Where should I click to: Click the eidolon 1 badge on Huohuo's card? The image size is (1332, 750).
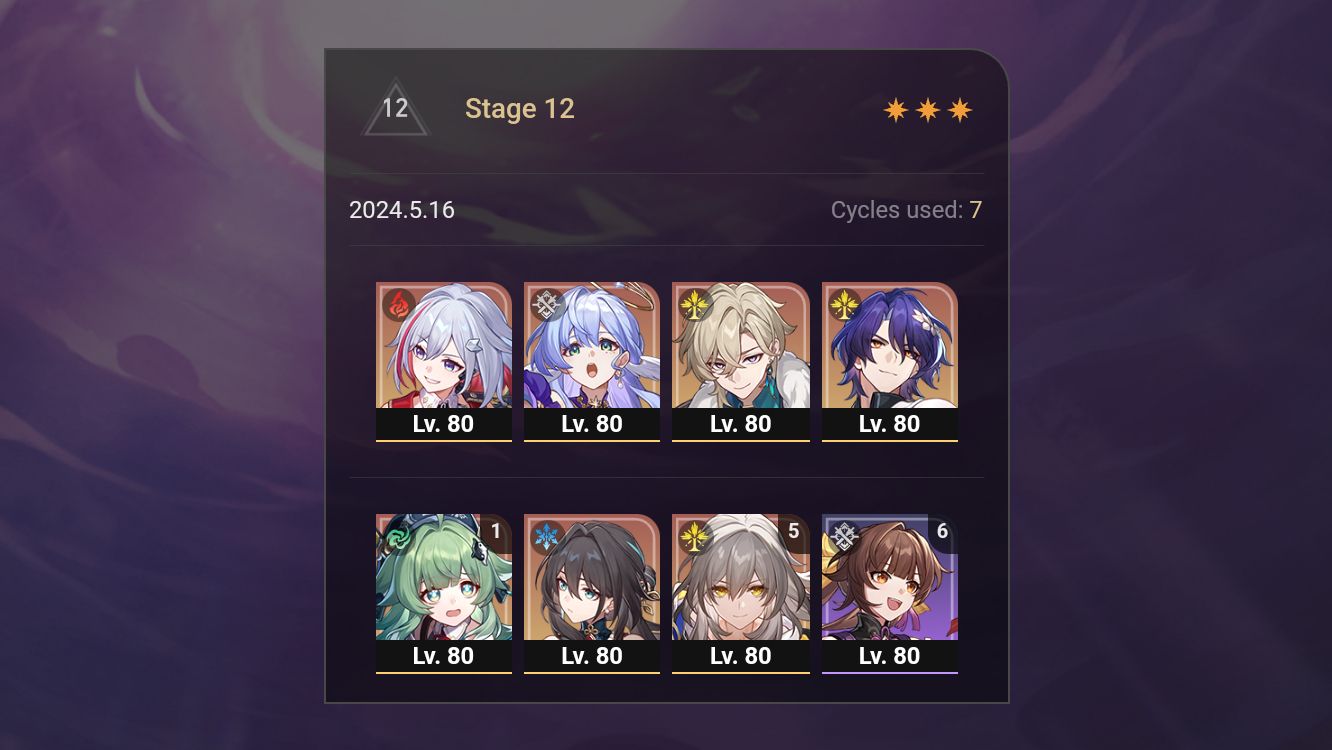497,532
